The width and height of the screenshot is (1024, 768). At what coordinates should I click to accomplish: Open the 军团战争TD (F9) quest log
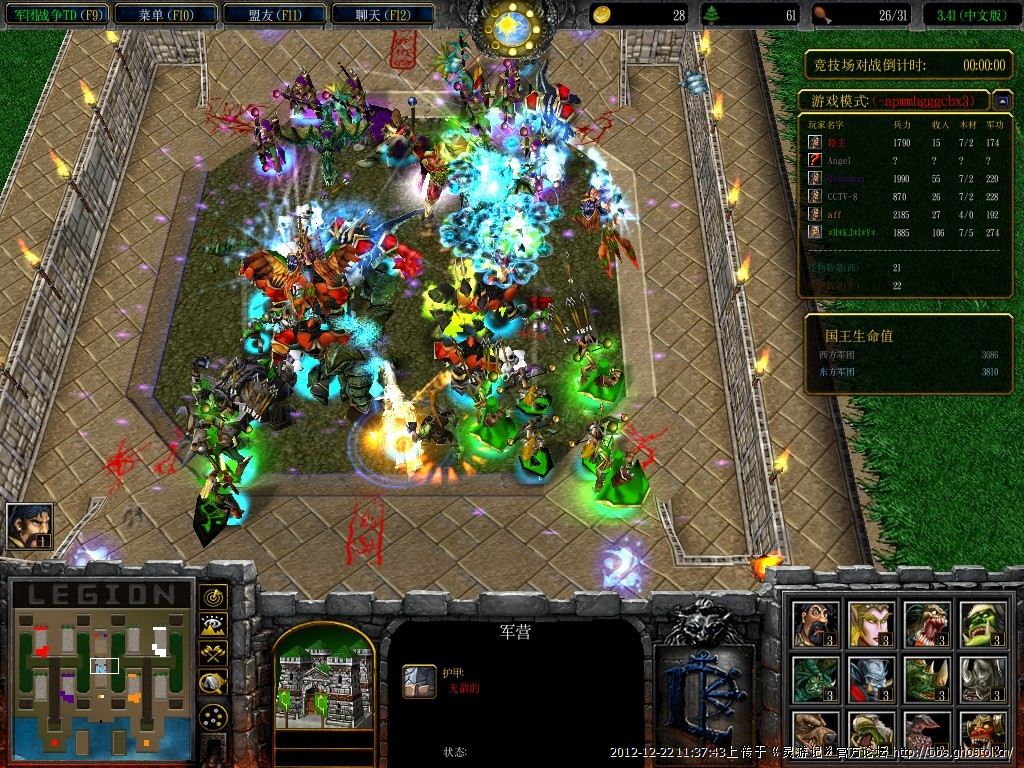tap(55, 14)
